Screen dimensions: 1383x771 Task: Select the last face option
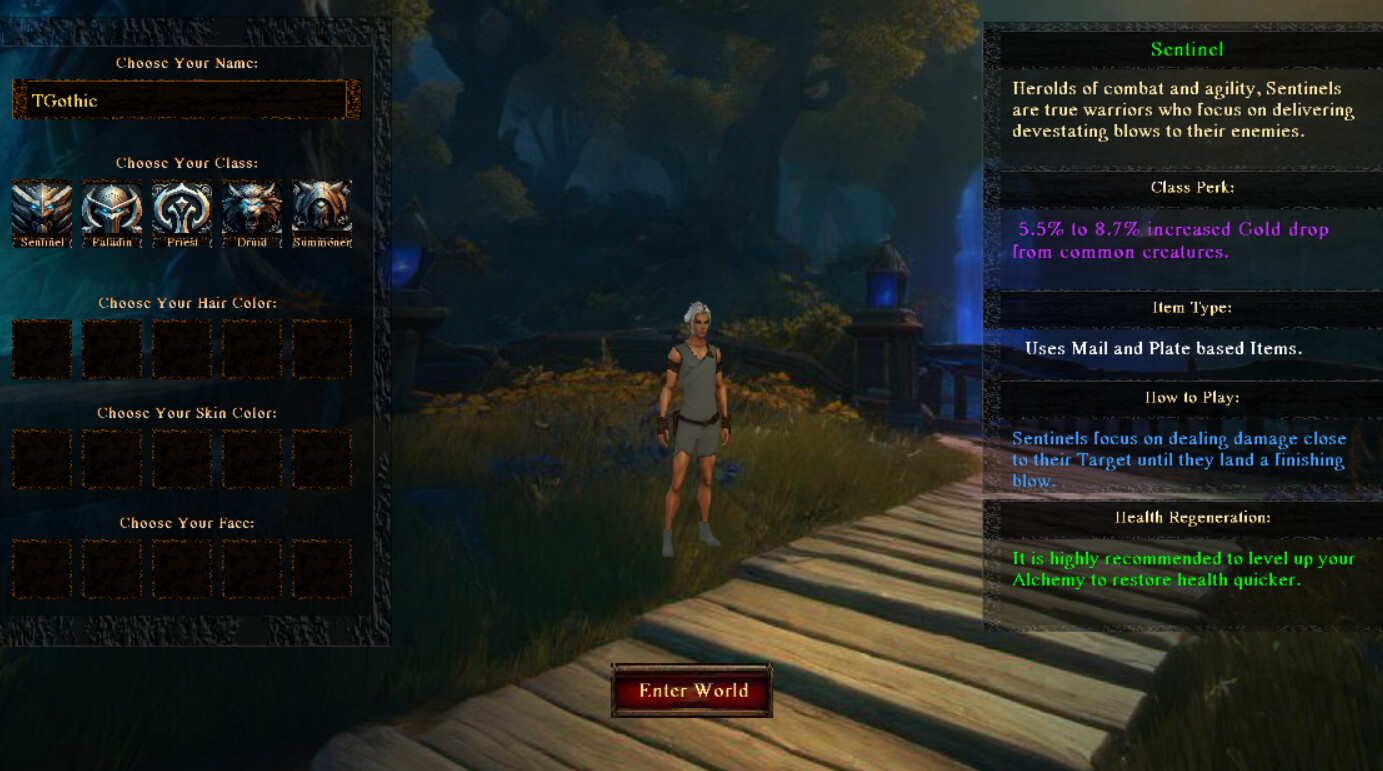pyautogui.click(x=321, y=570)
